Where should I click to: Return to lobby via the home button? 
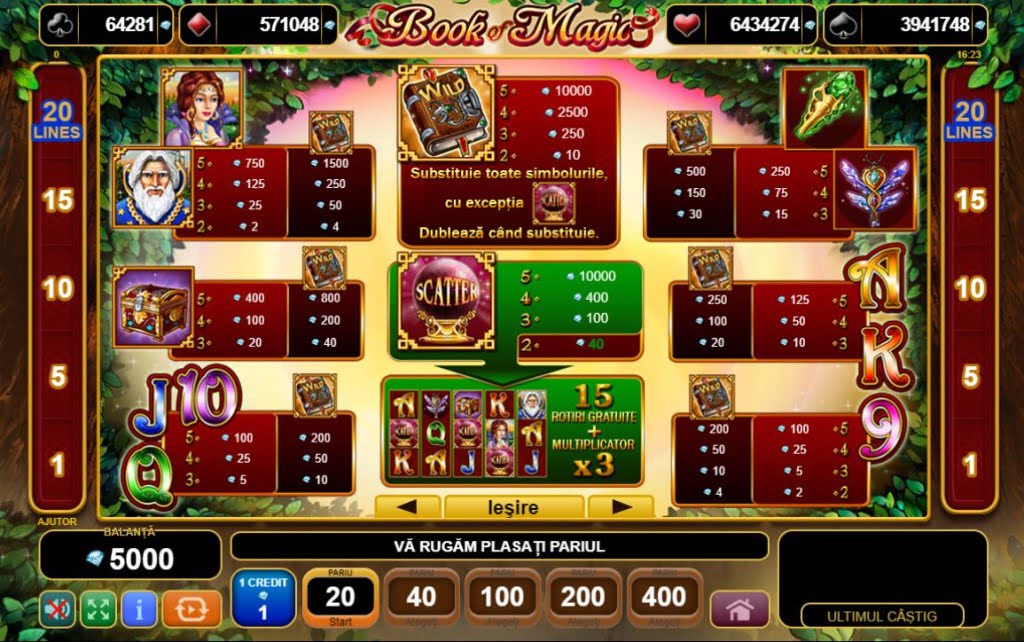[739, 609]
